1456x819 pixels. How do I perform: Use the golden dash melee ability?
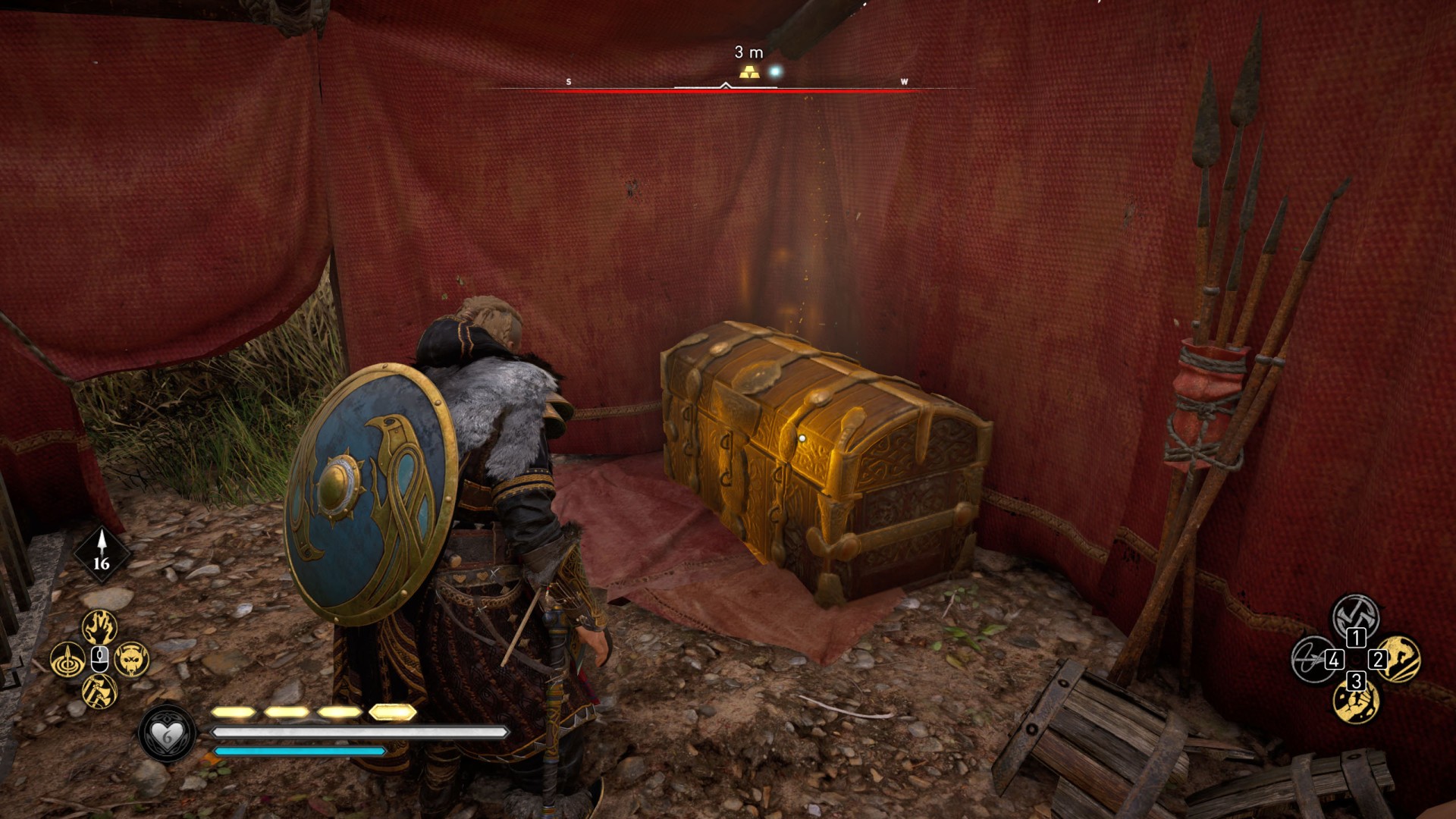[x=1399, y=658]
